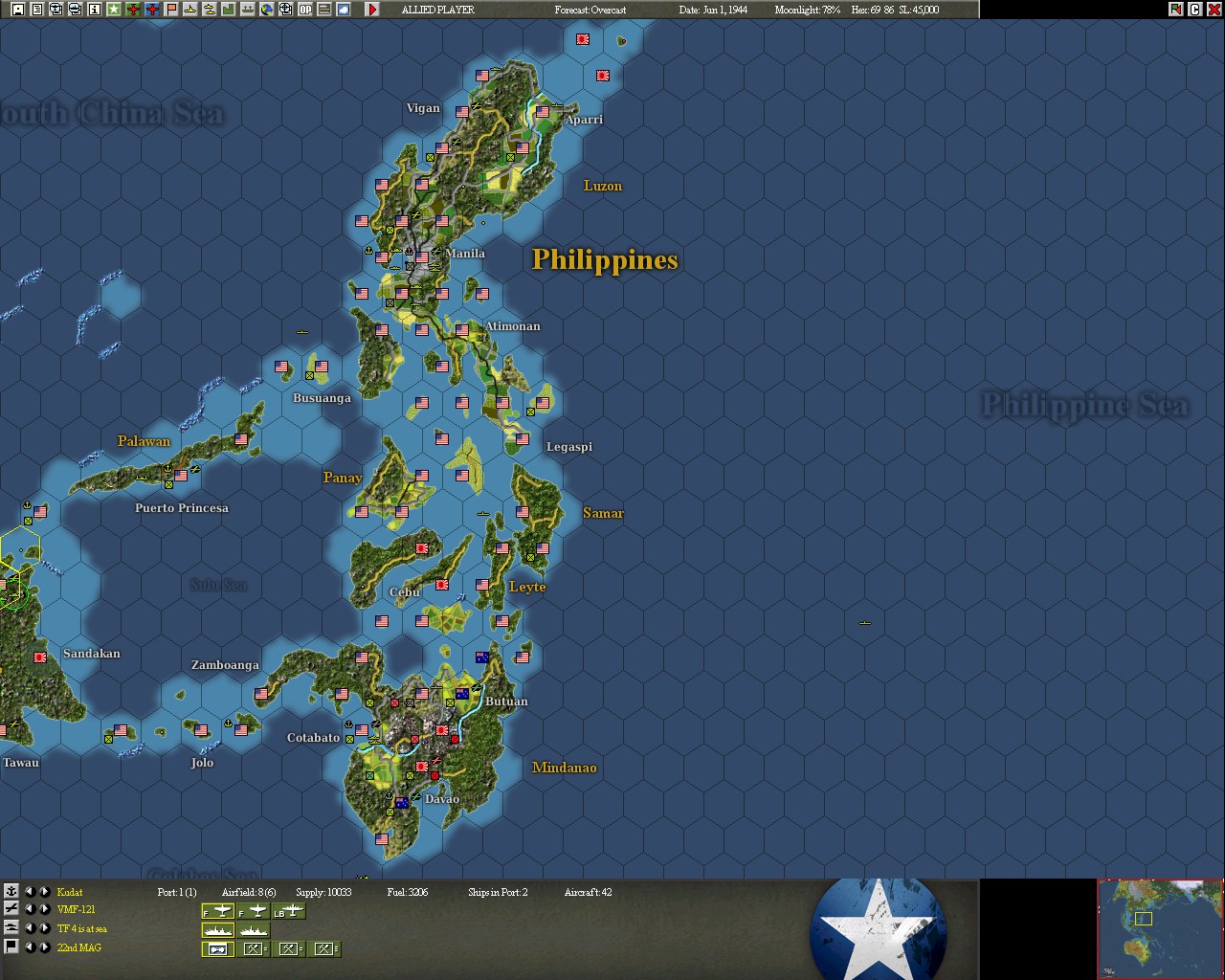This screenshot has height=980, width=1225.
Task: Click the anchor icon beside Kudat
Action: (11, 892)
